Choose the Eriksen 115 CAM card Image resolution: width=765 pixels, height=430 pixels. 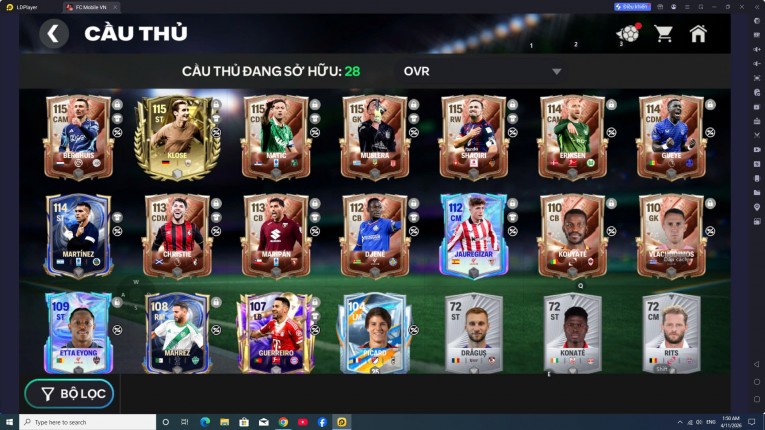tap(572, 136)
